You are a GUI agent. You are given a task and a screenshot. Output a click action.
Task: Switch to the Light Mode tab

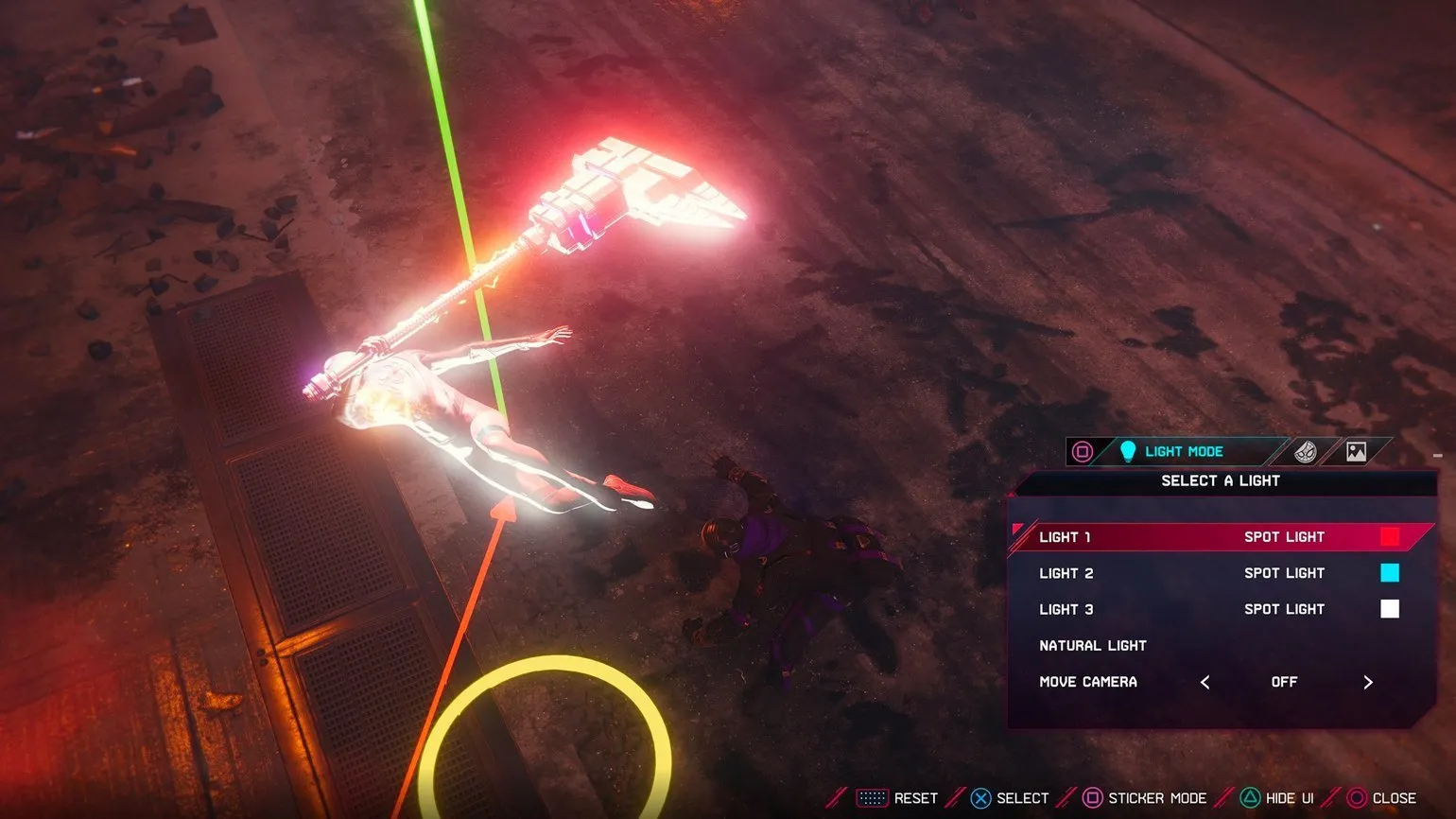tap(1182, 452)
